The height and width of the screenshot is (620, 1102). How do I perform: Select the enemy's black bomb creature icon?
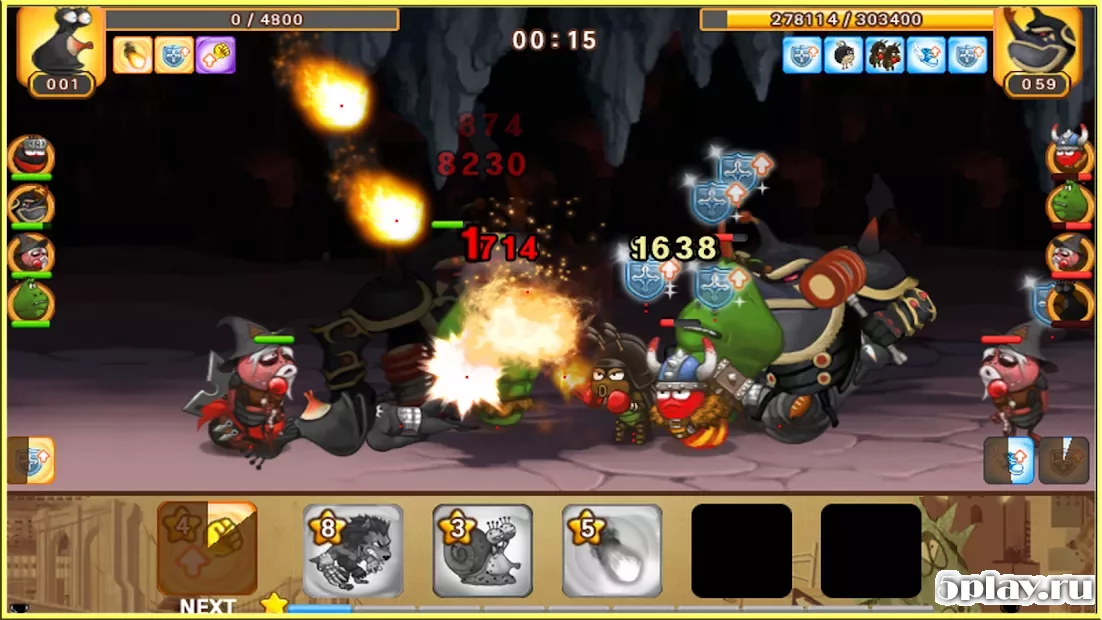(843, 55)
